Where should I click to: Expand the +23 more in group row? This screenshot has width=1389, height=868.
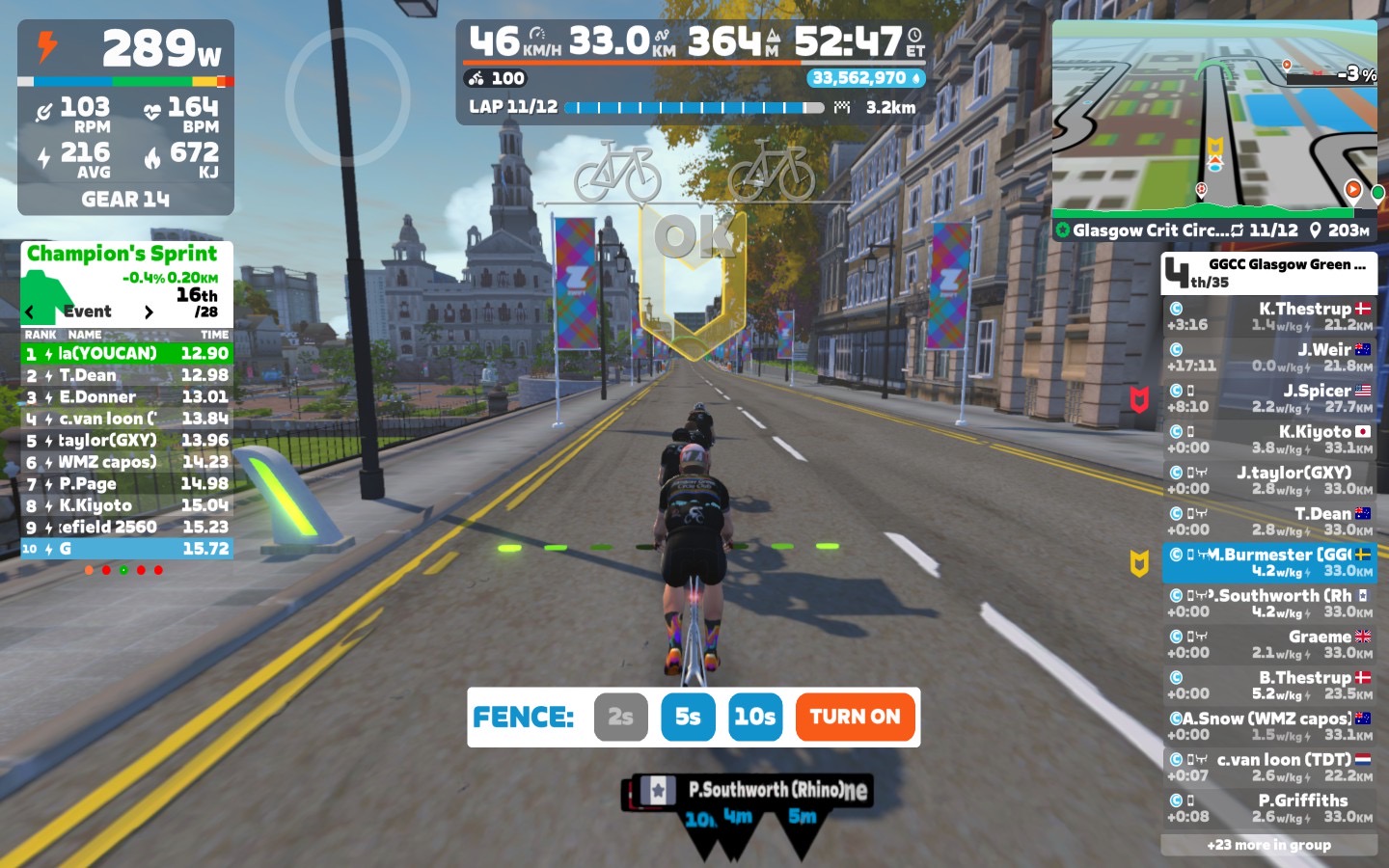[1268, 845]
